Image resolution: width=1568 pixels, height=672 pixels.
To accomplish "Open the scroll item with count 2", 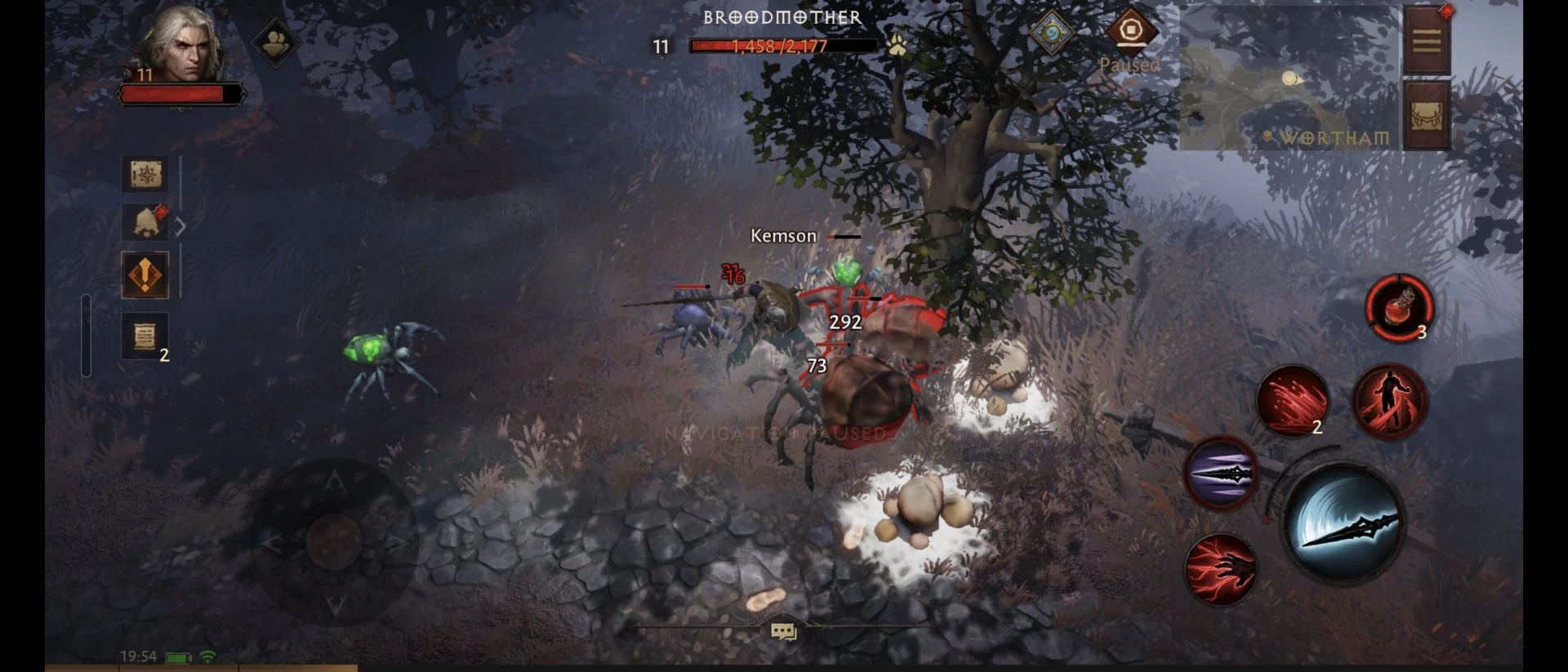I will (x=145, y=336).
